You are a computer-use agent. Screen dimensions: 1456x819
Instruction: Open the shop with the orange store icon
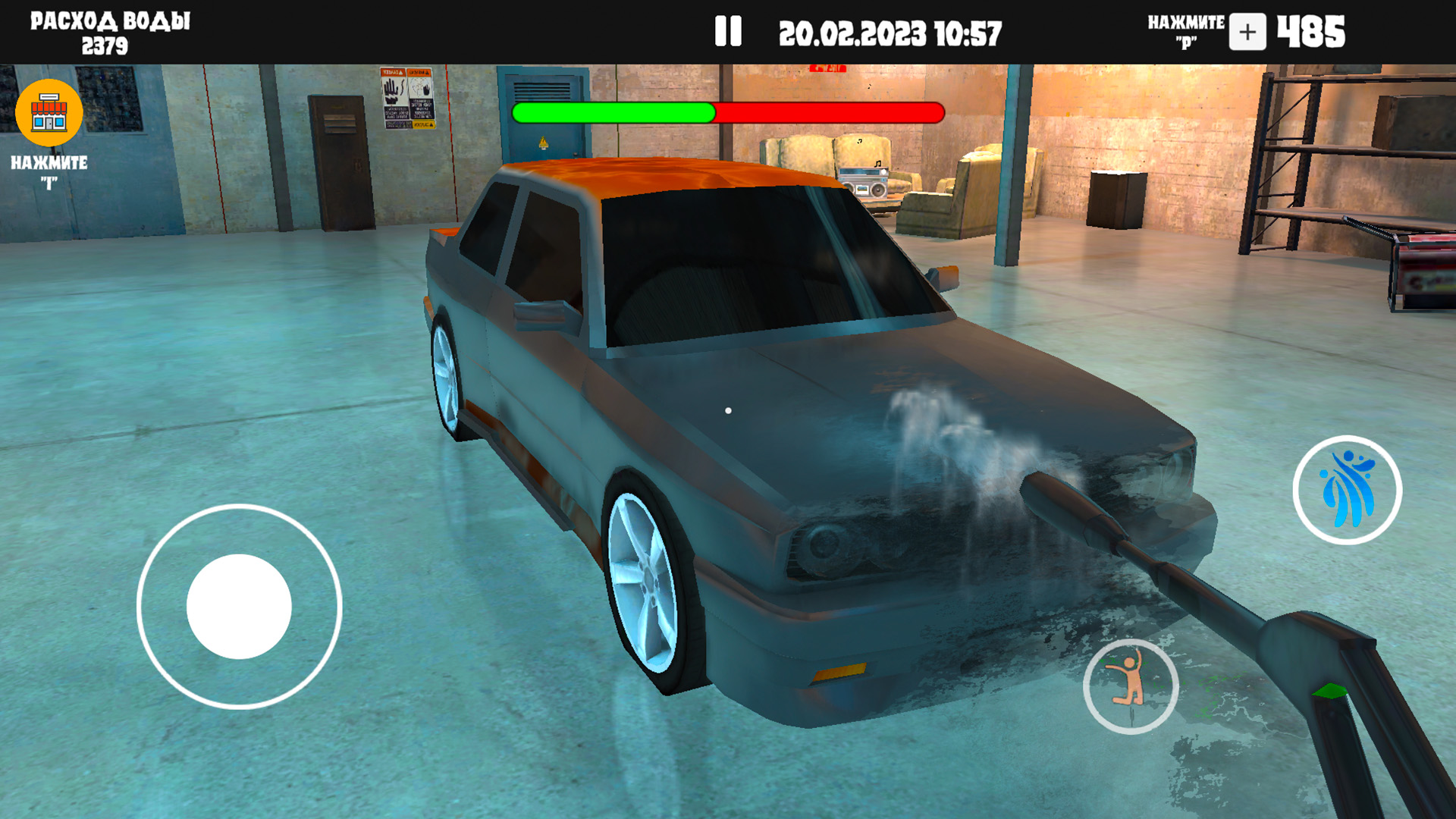pyautogui.click(x=49, y=111)
